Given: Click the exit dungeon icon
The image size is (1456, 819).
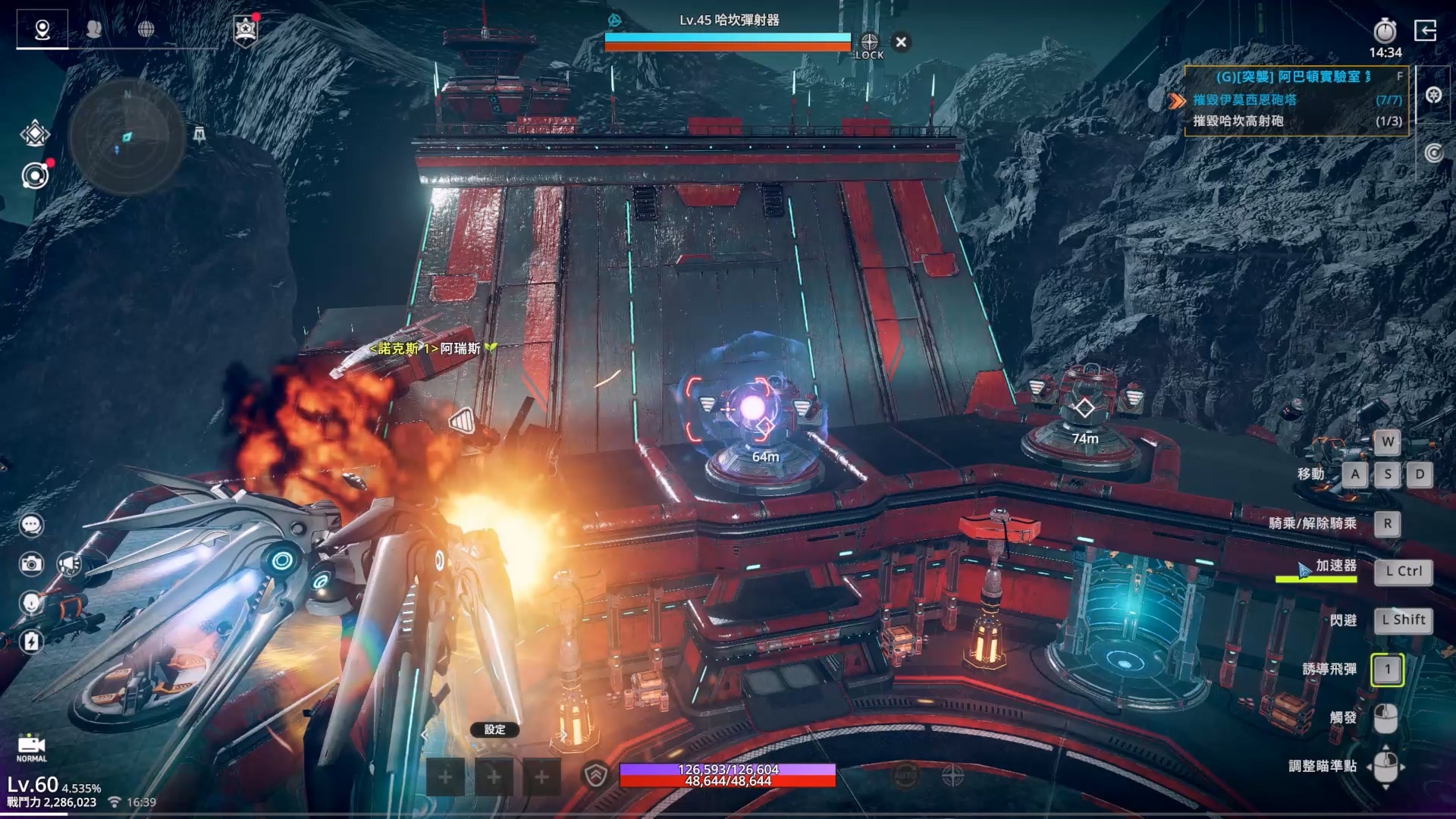Looking at the screenshot, I should pyautogui.click(x=1425, y=31).
